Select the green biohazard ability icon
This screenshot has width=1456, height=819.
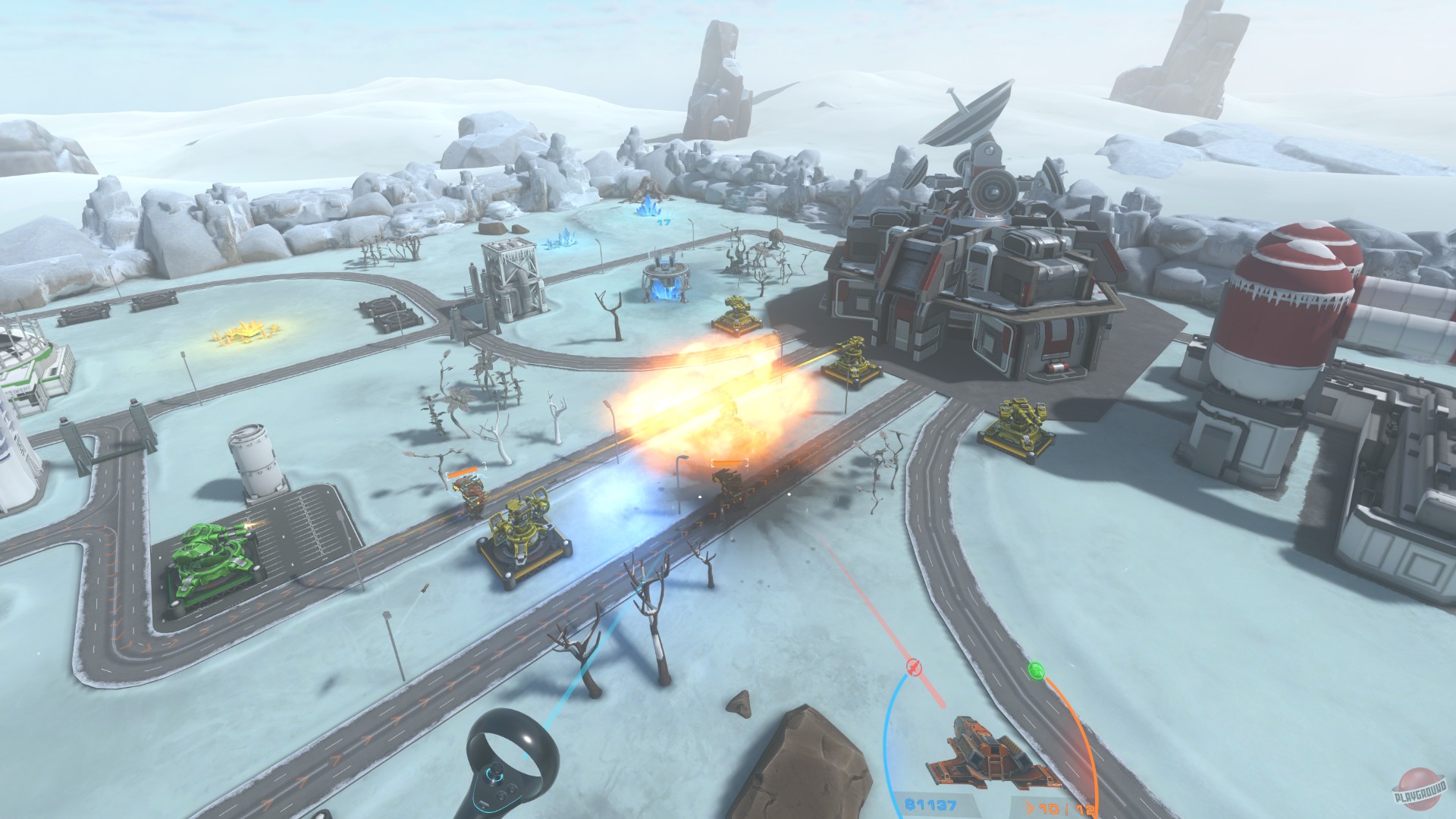point(1037,670)
